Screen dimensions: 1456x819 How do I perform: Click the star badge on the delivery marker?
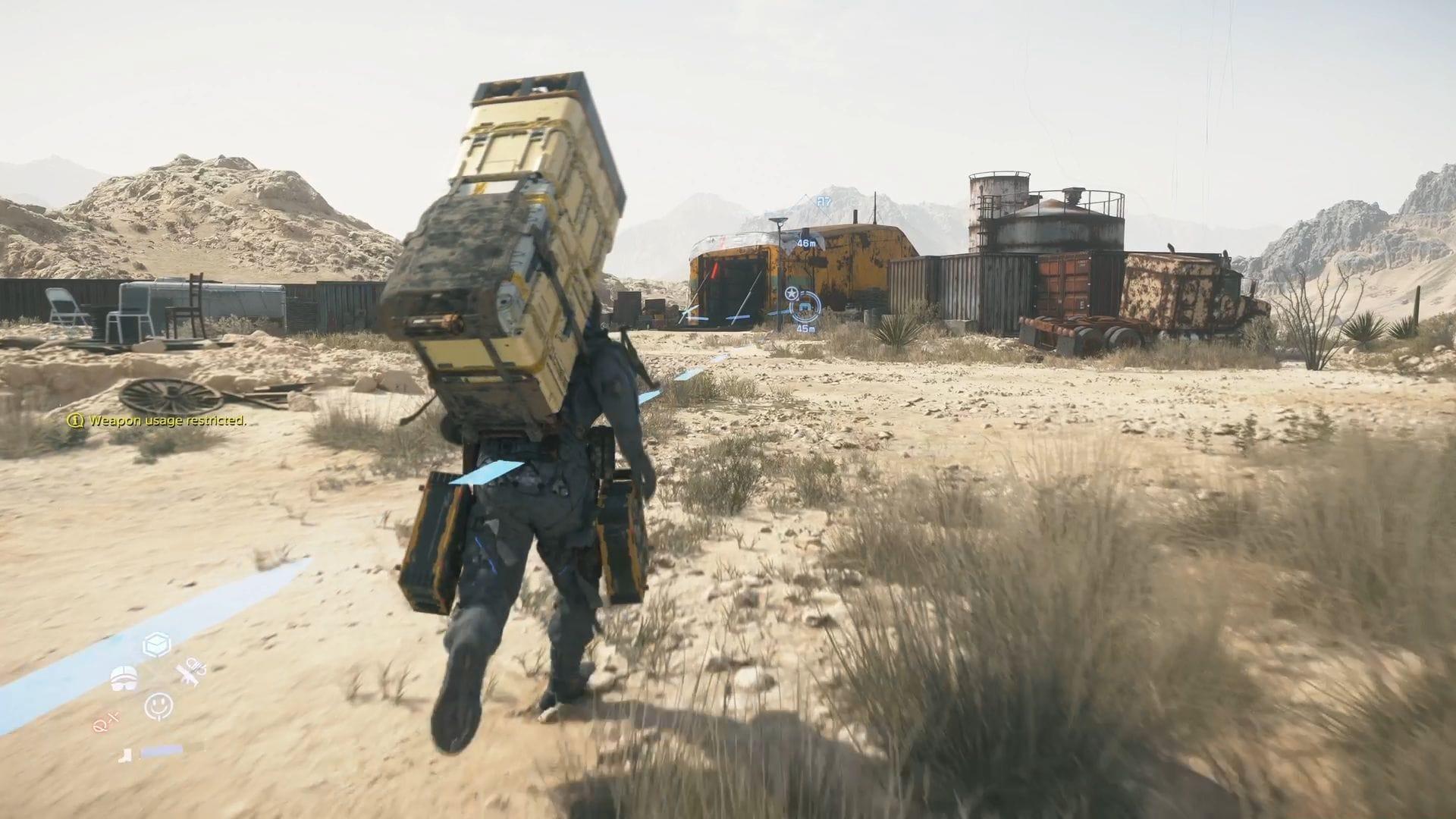point(792,293)
